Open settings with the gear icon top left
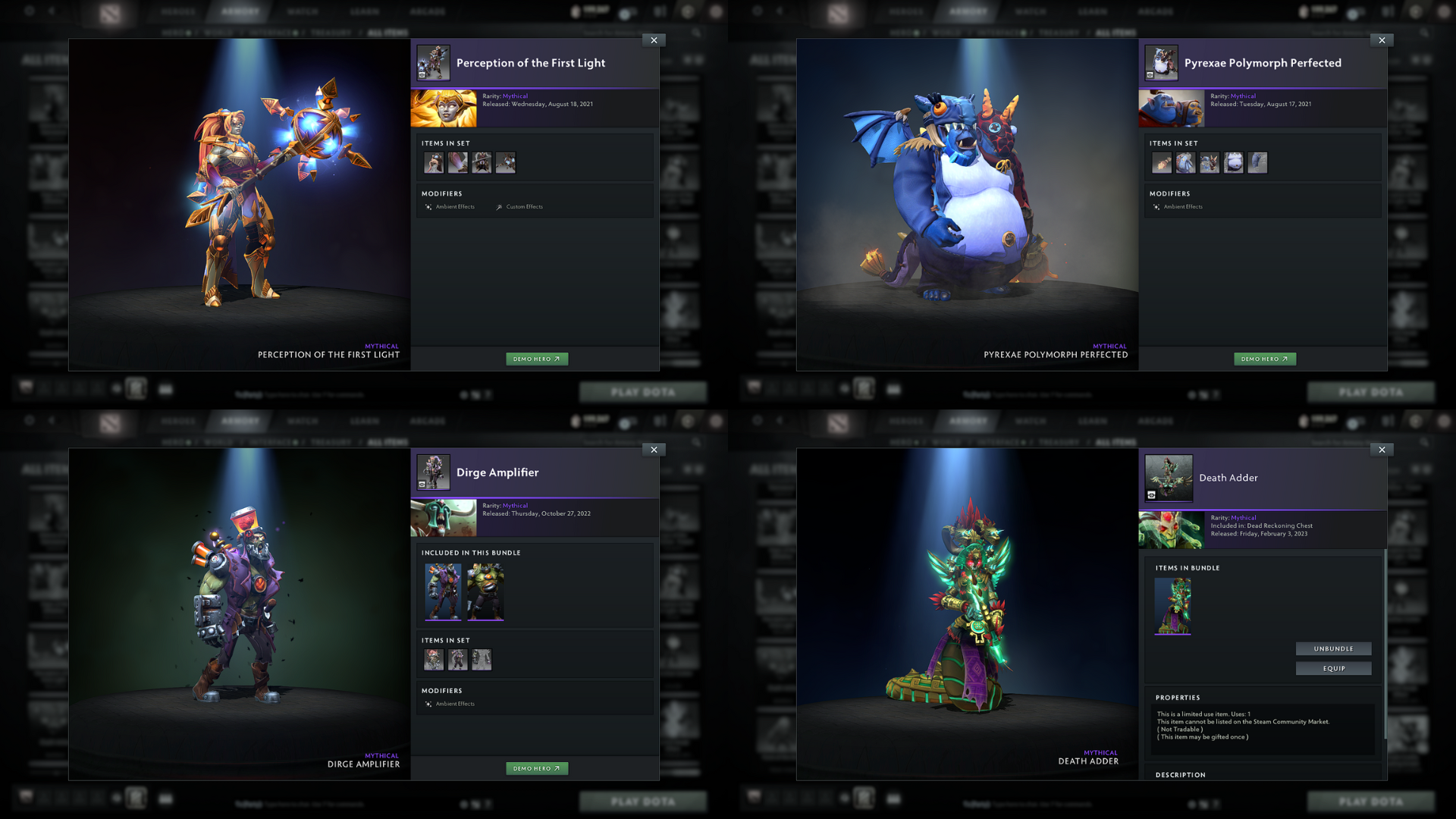The image size is (1456, 819). pyautogui.click(x=28, y=11)
